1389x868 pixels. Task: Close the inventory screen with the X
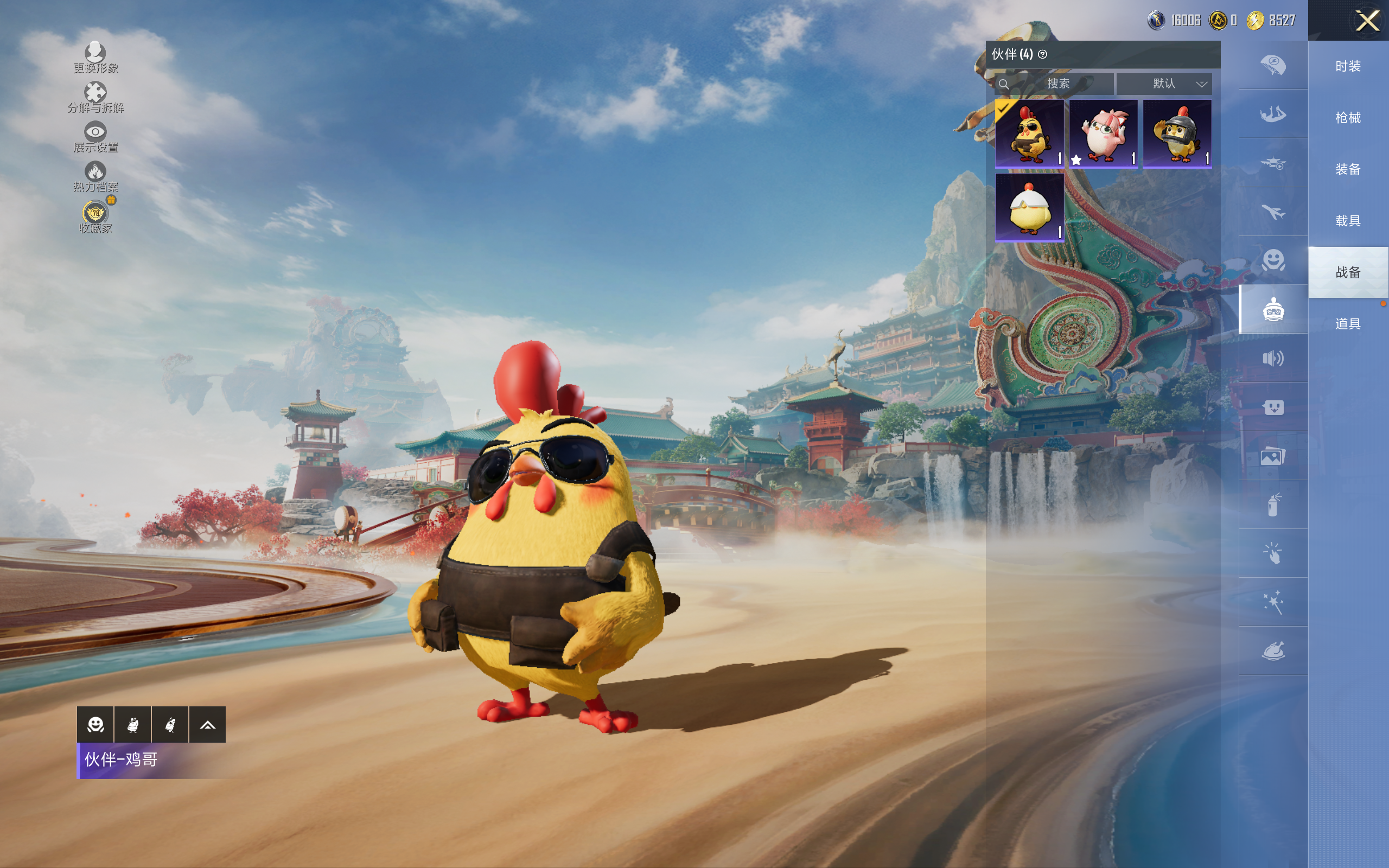point(1367,21)
